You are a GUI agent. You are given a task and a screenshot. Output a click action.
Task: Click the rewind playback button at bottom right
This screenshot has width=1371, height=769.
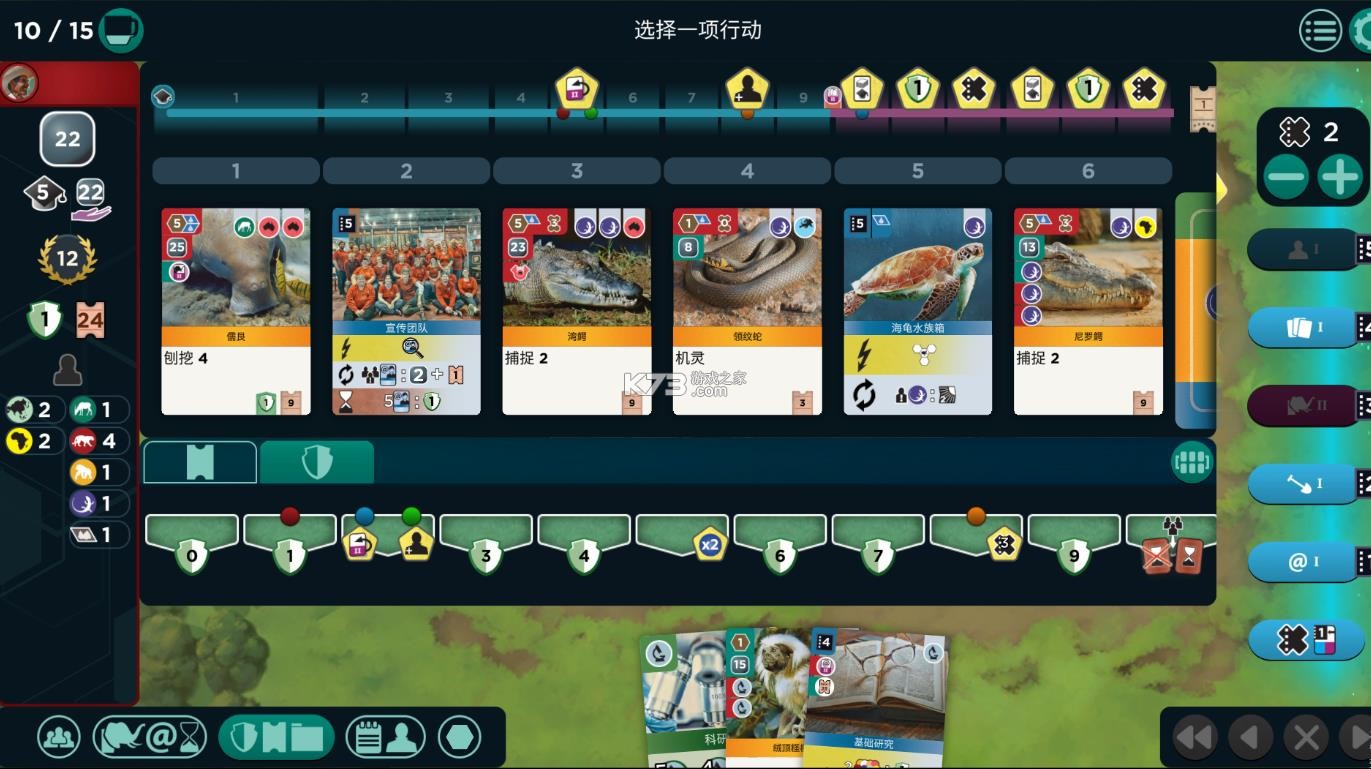click(x=1196, y=737)
